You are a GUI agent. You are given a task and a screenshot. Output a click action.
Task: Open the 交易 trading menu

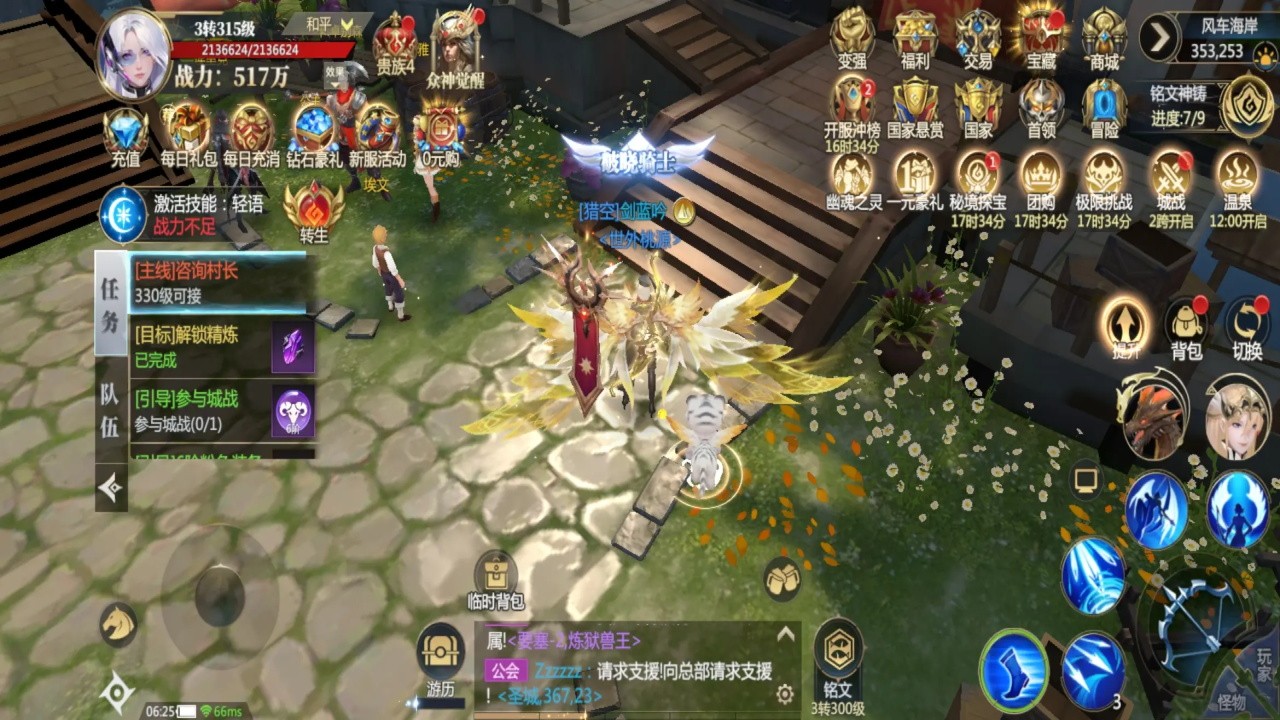click(977, 38)
